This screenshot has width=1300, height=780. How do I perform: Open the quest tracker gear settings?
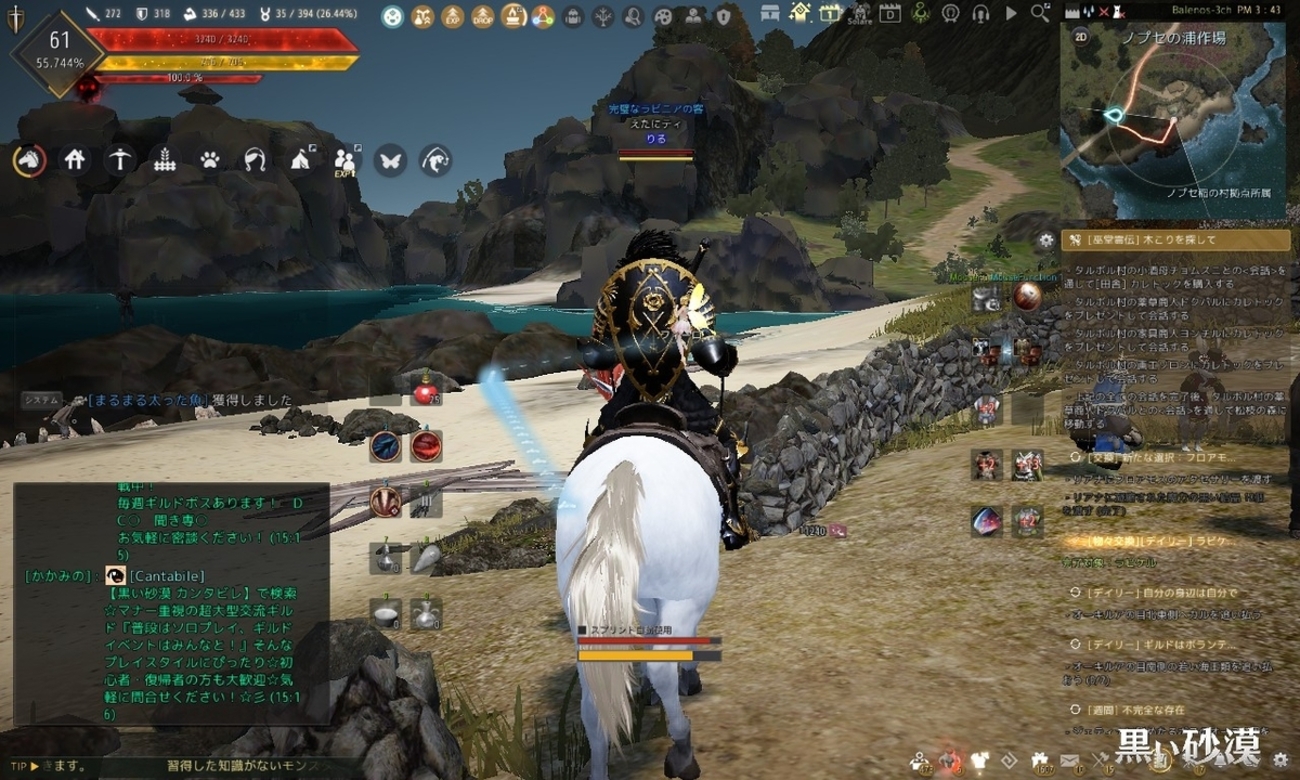coord(1046,240)
